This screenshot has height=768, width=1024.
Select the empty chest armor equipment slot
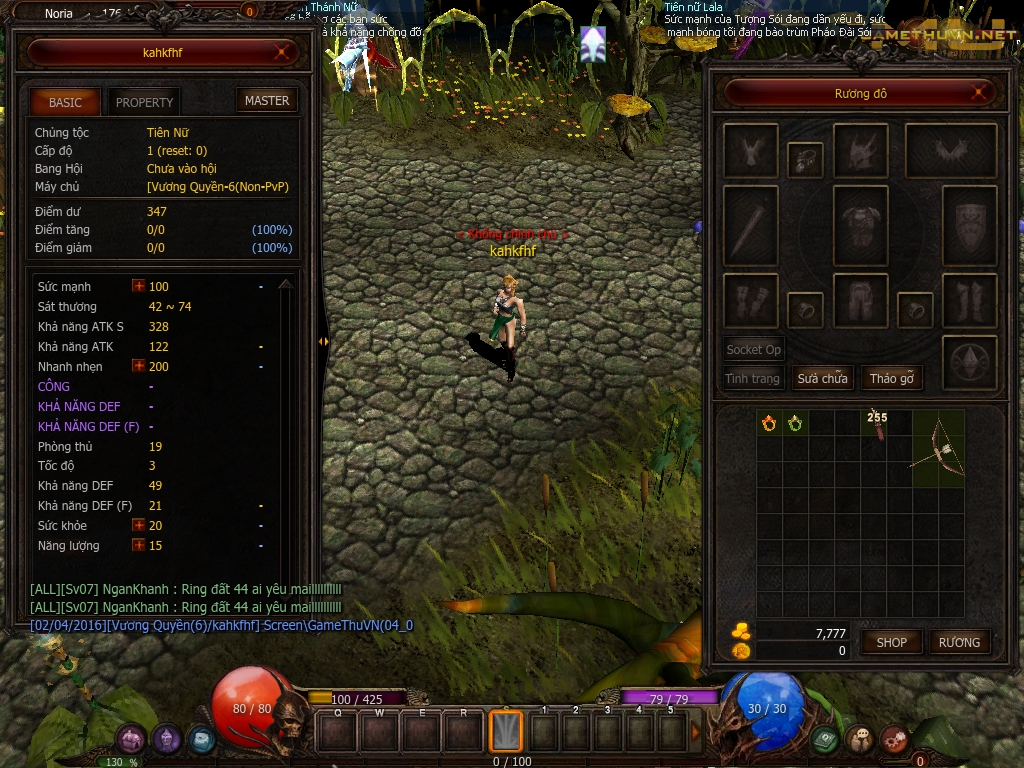[x=860, y=225]
